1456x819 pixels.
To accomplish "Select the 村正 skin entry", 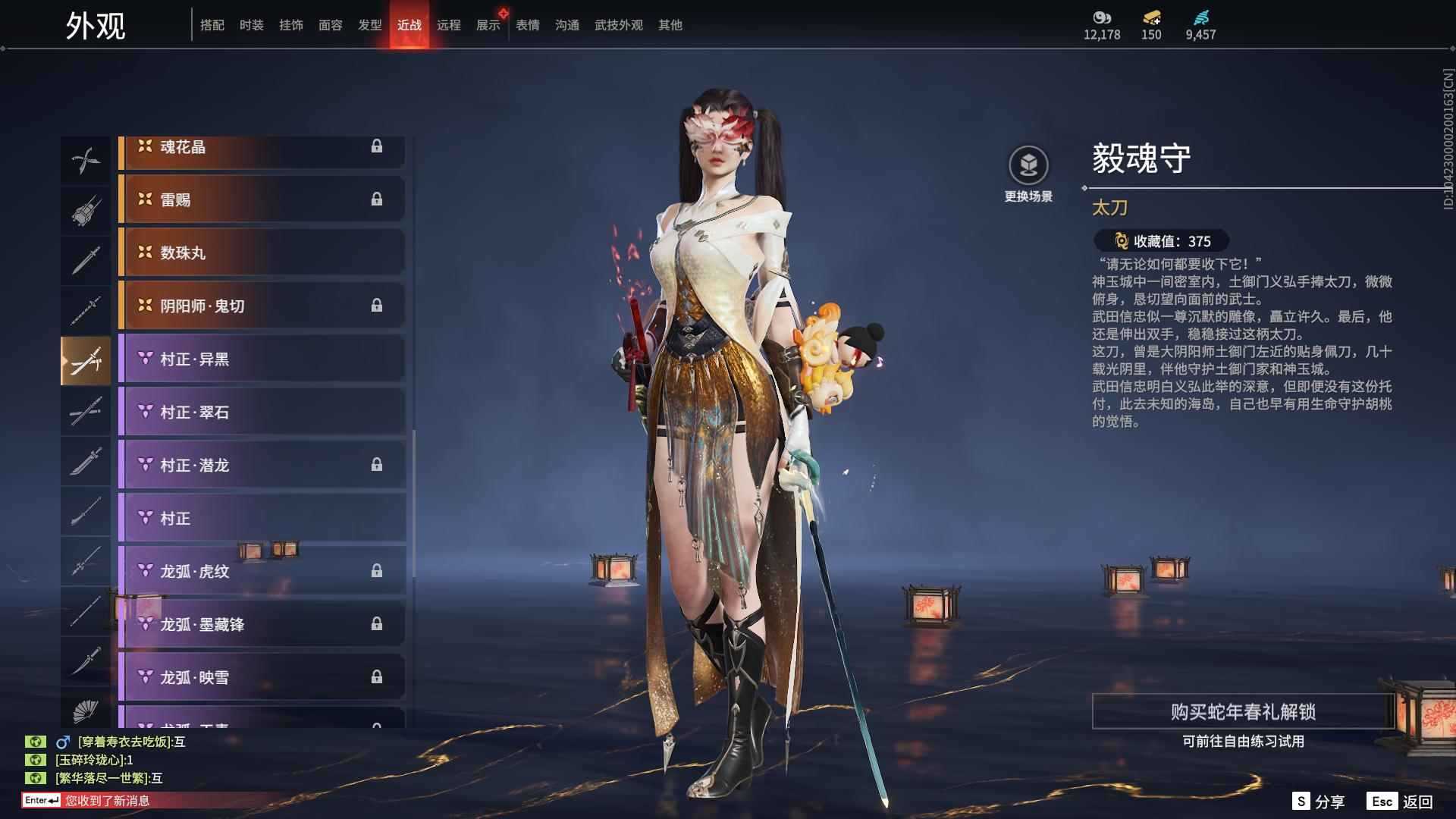I will coord(262,519).
